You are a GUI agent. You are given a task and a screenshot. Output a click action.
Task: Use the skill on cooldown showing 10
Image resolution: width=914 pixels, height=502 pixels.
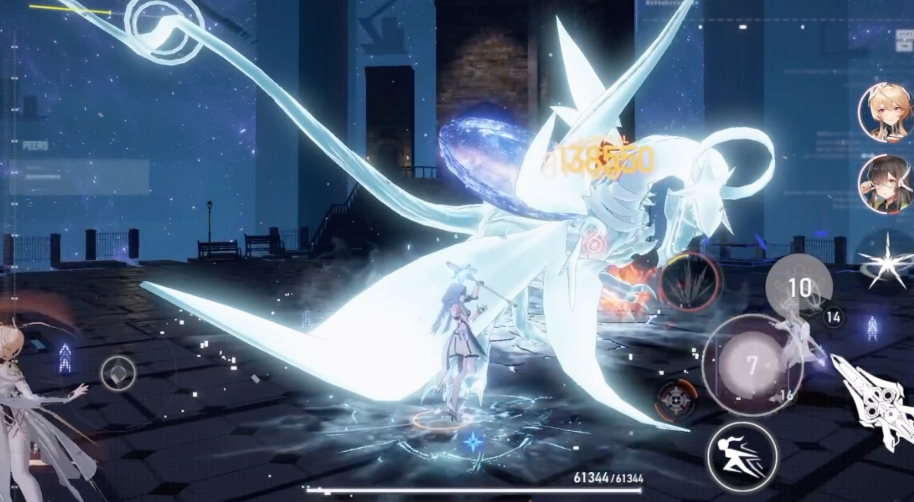pyautogui.click(x=799, y=288)
